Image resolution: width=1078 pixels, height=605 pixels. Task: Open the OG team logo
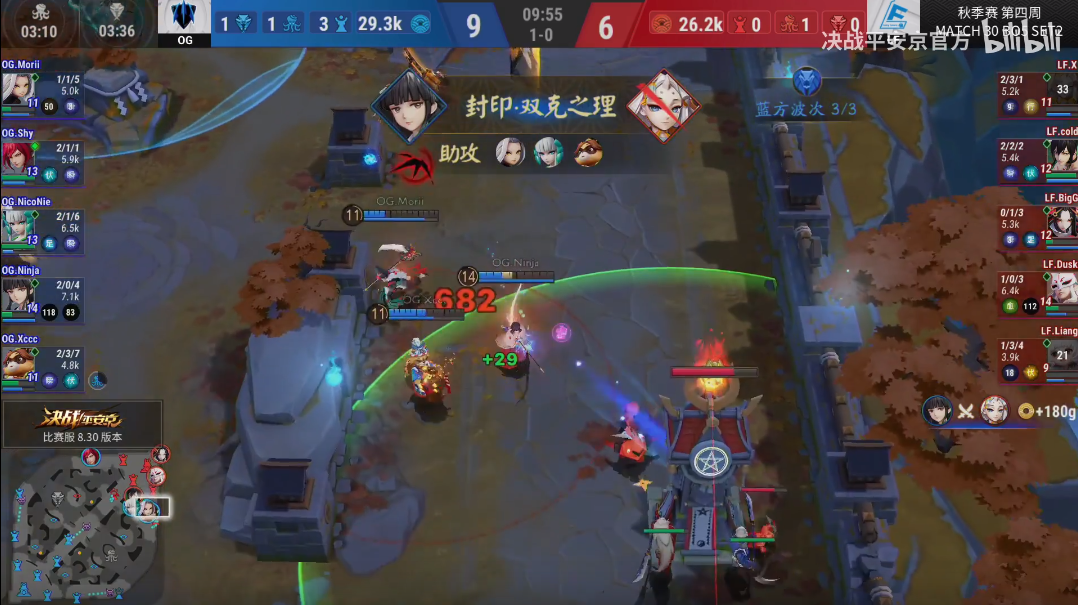pos(184,18)
